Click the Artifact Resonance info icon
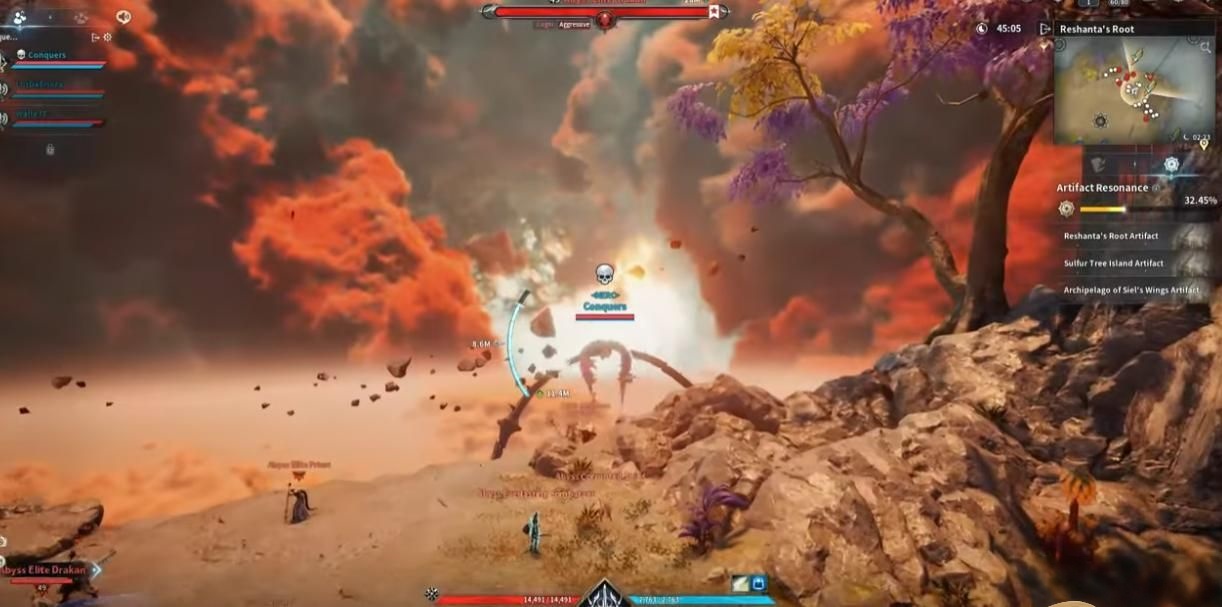Image resolution: width=1222 pixels, height=607 pixels. 1156,188
